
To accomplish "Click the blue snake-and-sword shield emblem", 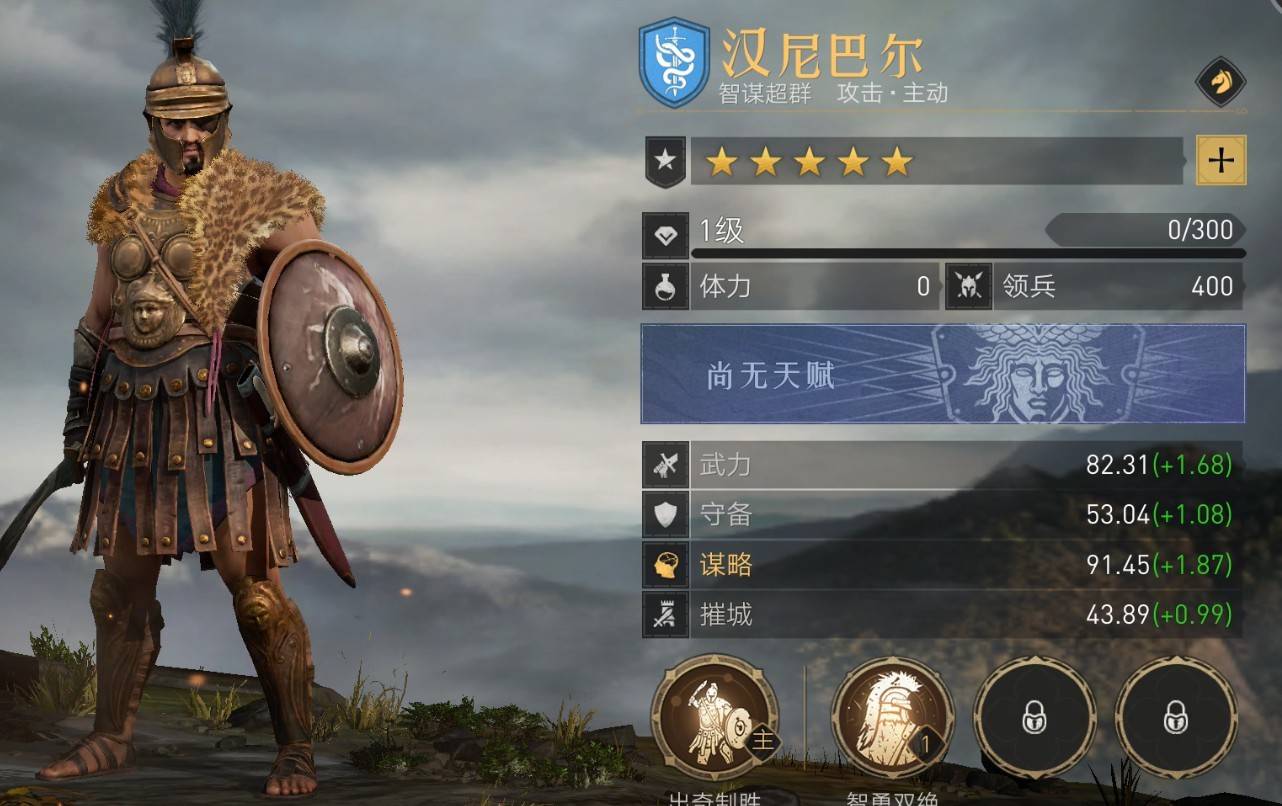I will 674,62.
